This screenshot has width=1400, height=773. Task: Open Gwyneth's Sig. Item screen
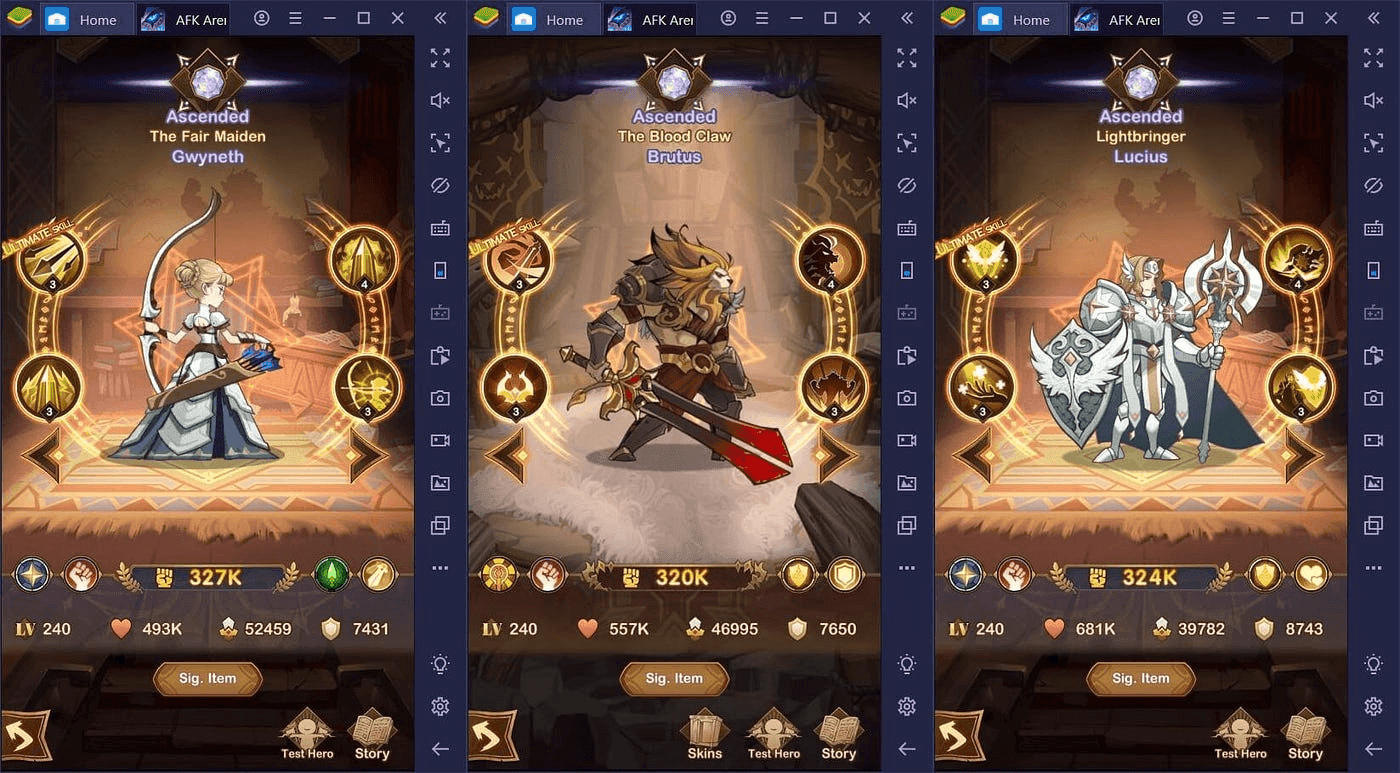coord(207,679)
